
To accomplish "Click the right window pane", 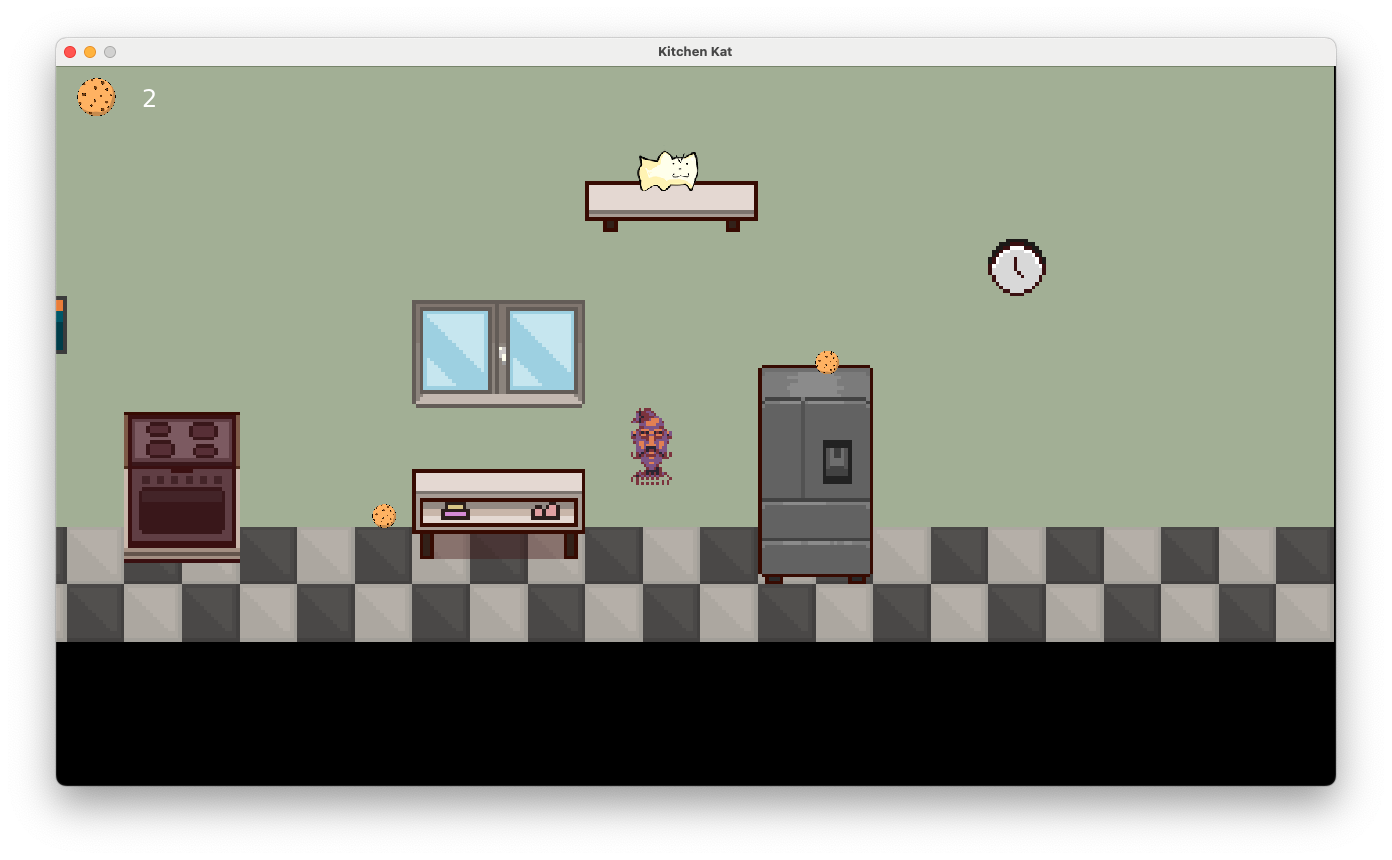I will tap(540, 352).
